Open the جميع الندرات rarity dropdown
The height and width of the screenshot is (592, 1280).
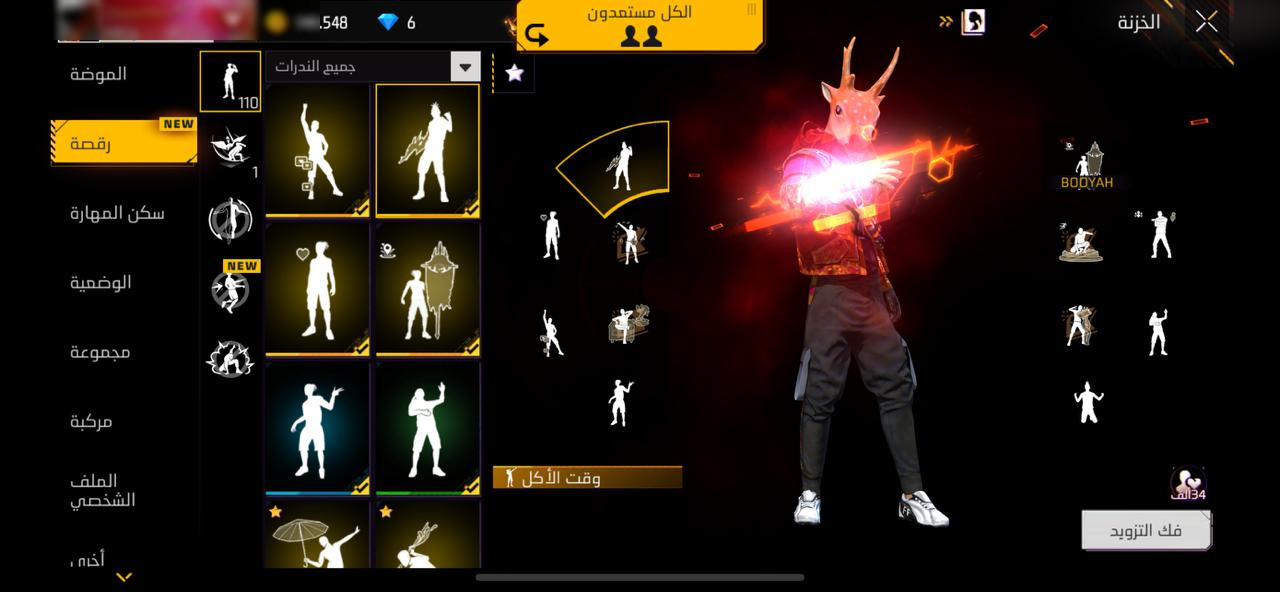pos(373,67)
